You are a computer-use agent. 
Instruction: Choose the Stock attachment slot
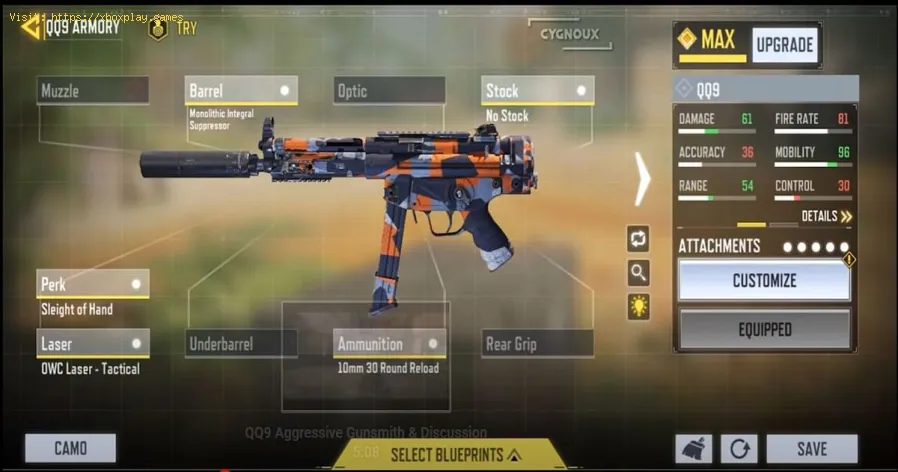point(537,91)
